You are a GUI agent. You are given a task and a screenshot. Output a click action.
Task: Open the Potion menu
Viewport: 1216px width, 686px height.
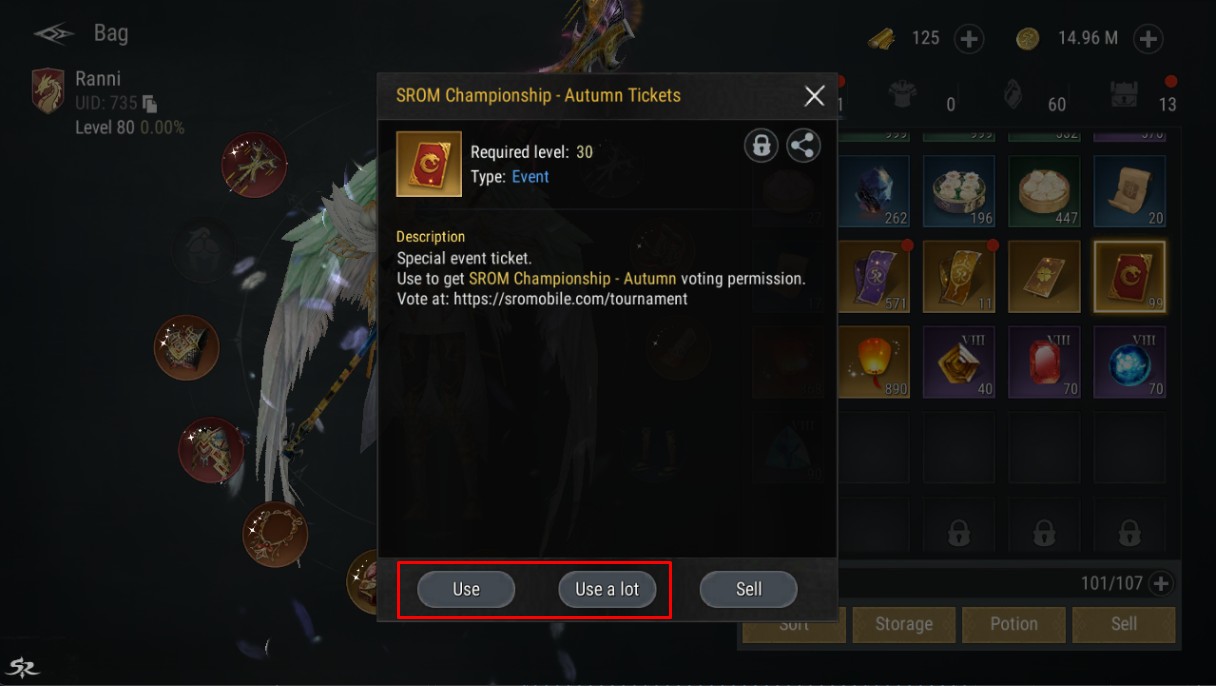(x=1013, y=624)
